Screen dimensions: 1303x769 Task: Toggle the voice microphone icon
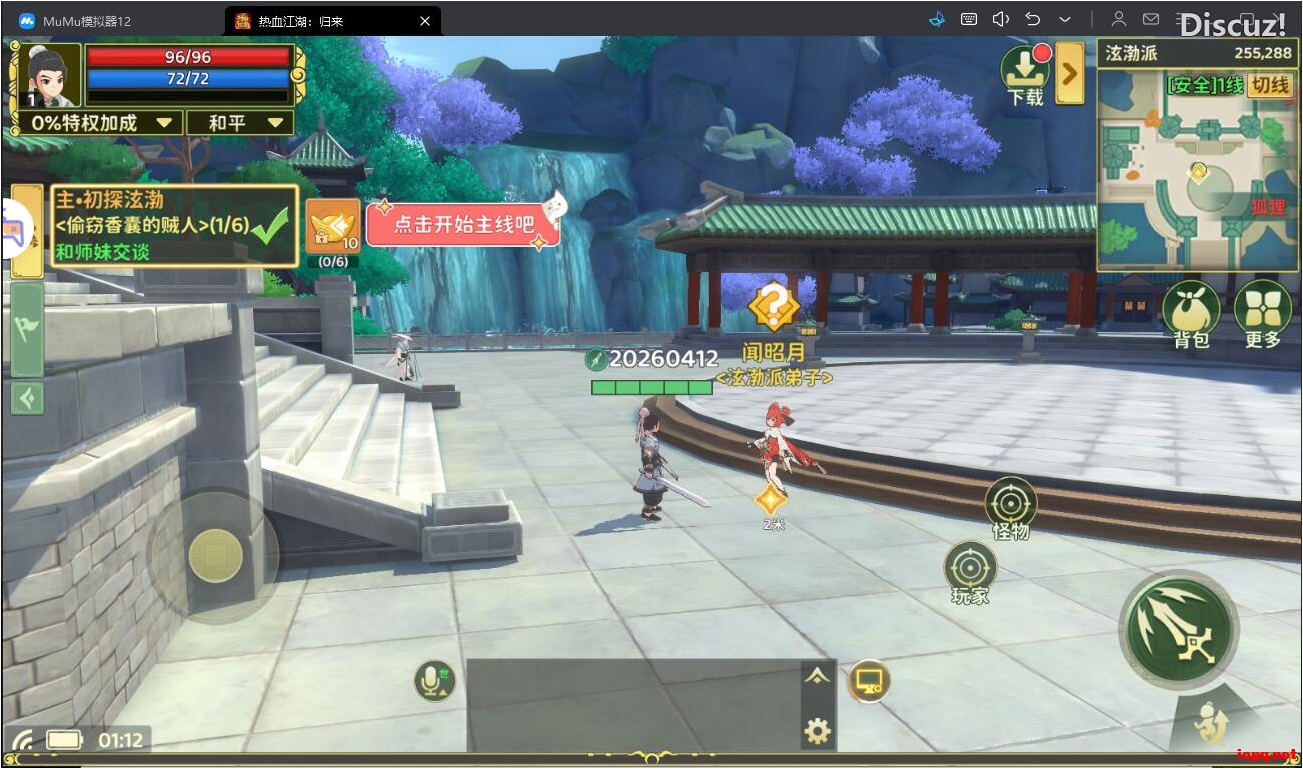click(435, 681)
